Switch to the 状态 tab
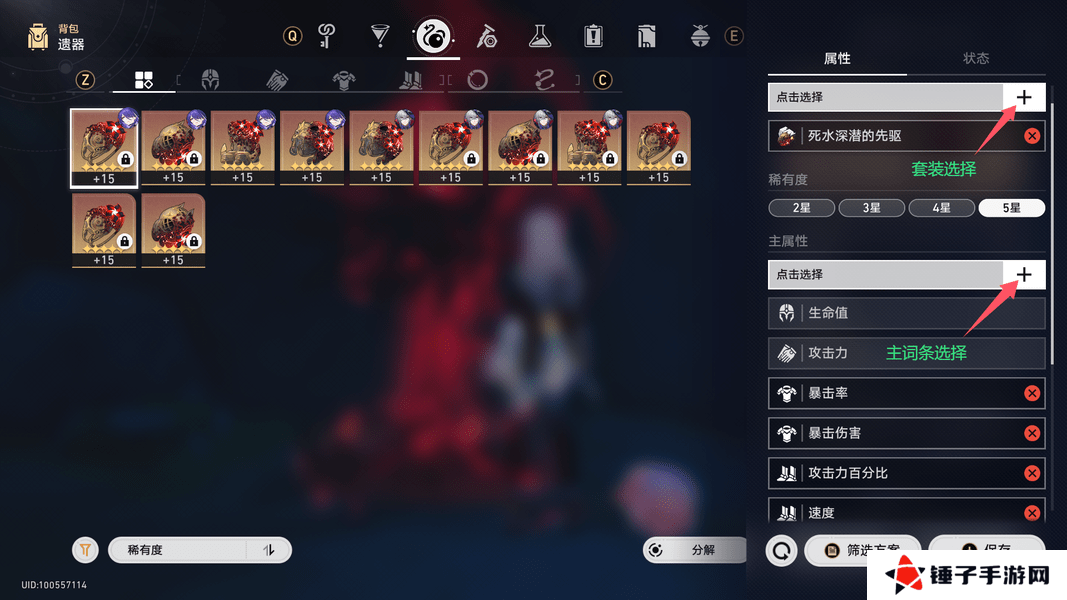1067x600 pixels. [x=976, y=58]
